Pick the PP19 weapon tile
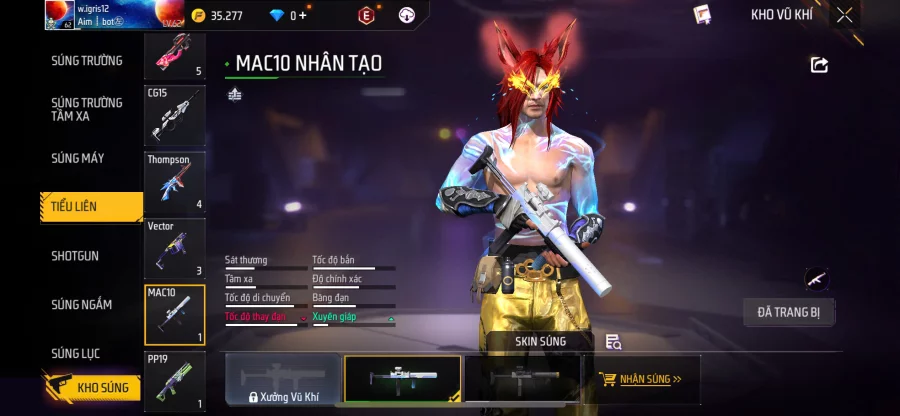The image size is (900, 416). pos(175,380)
